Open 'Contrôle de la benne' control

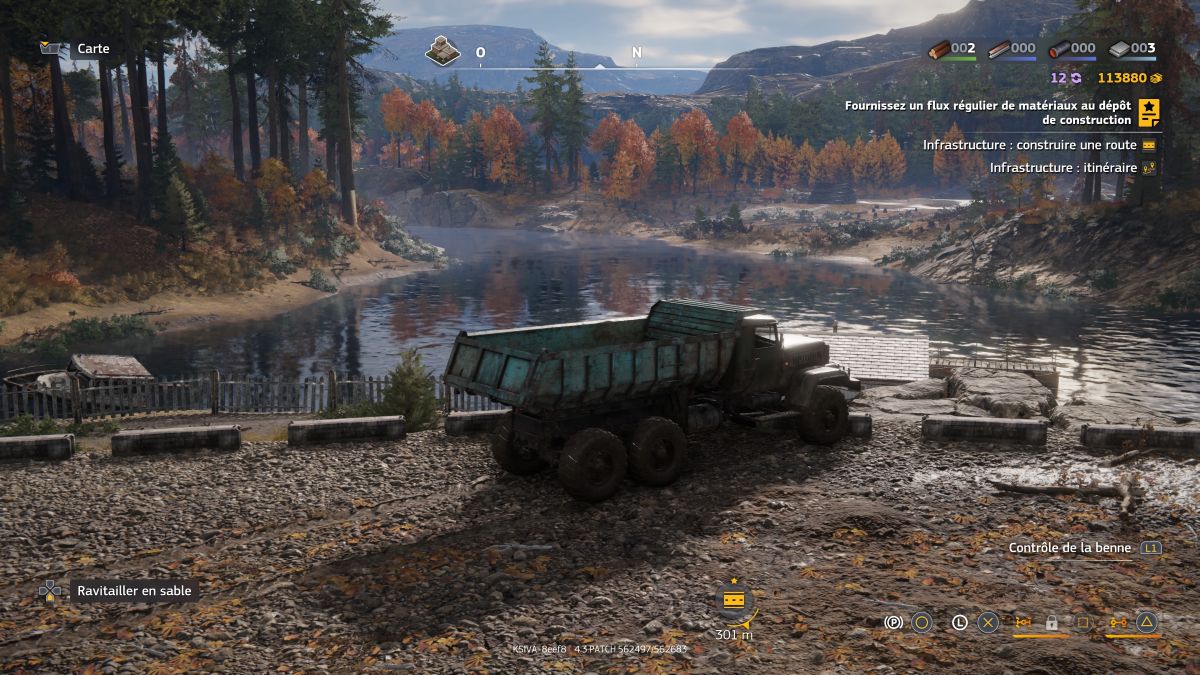tap(1070, 548)
